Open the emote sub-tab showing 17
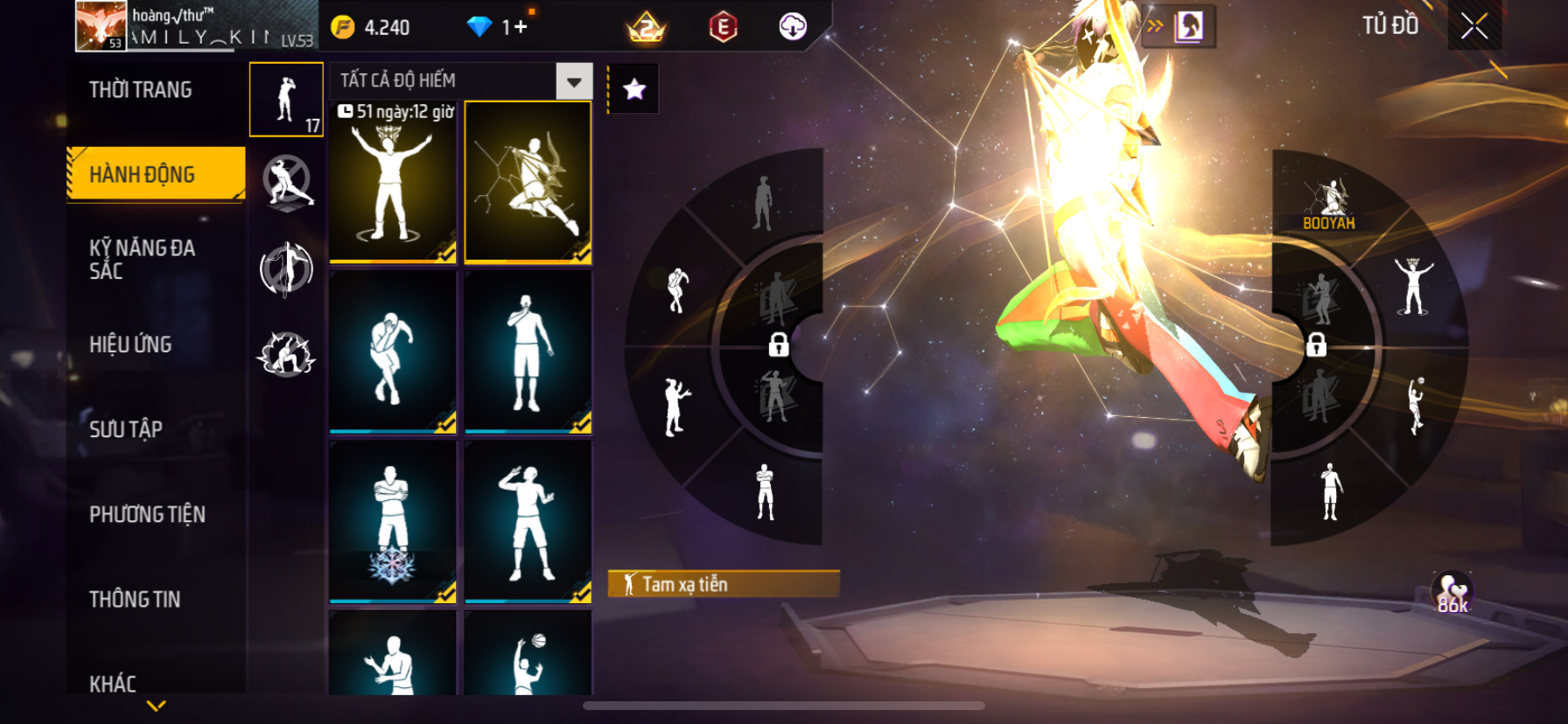 (286, 100)
